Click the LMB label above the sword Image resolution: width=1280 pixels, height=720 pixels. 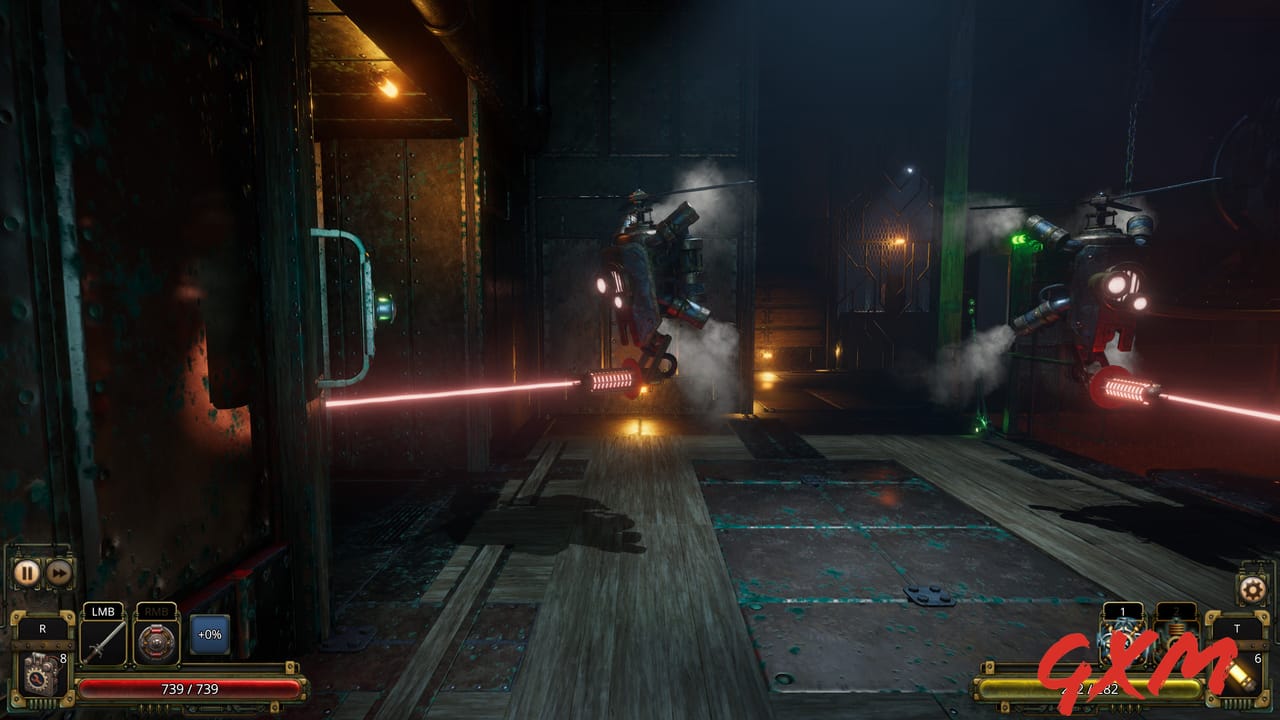[104, 611]
